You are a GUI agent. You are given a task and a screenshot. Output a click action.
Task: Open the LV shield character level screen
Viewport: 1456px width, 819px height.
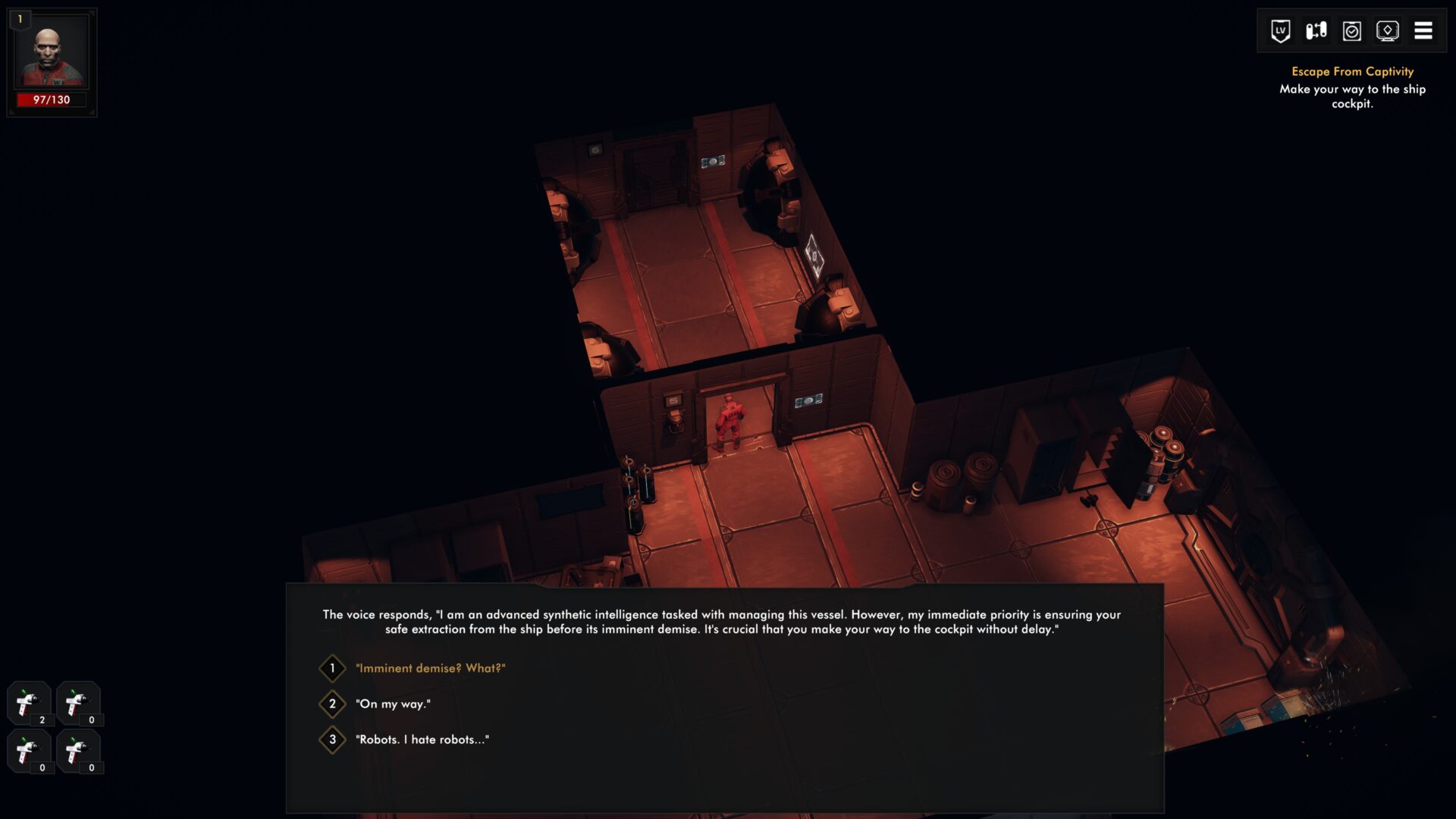click(1280, 31)
